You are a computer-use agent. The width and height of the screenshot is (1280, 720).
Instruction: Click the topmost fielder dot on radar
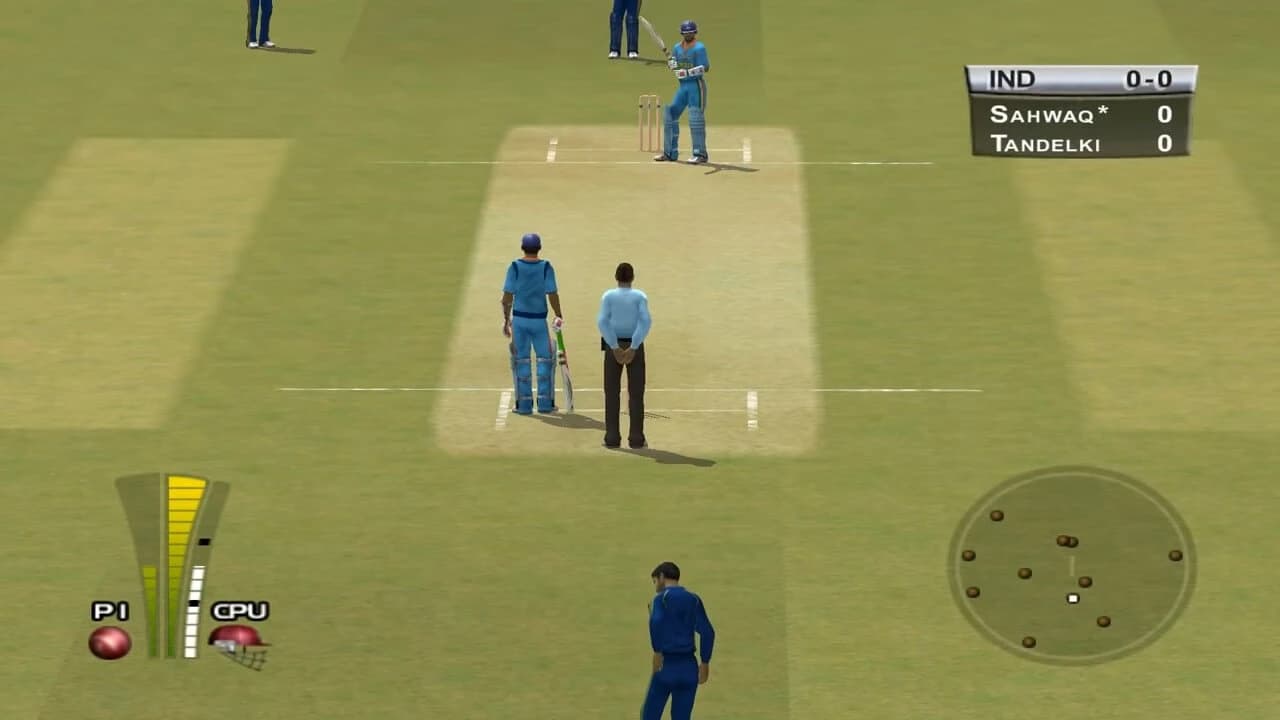click(x=998, y=517)
